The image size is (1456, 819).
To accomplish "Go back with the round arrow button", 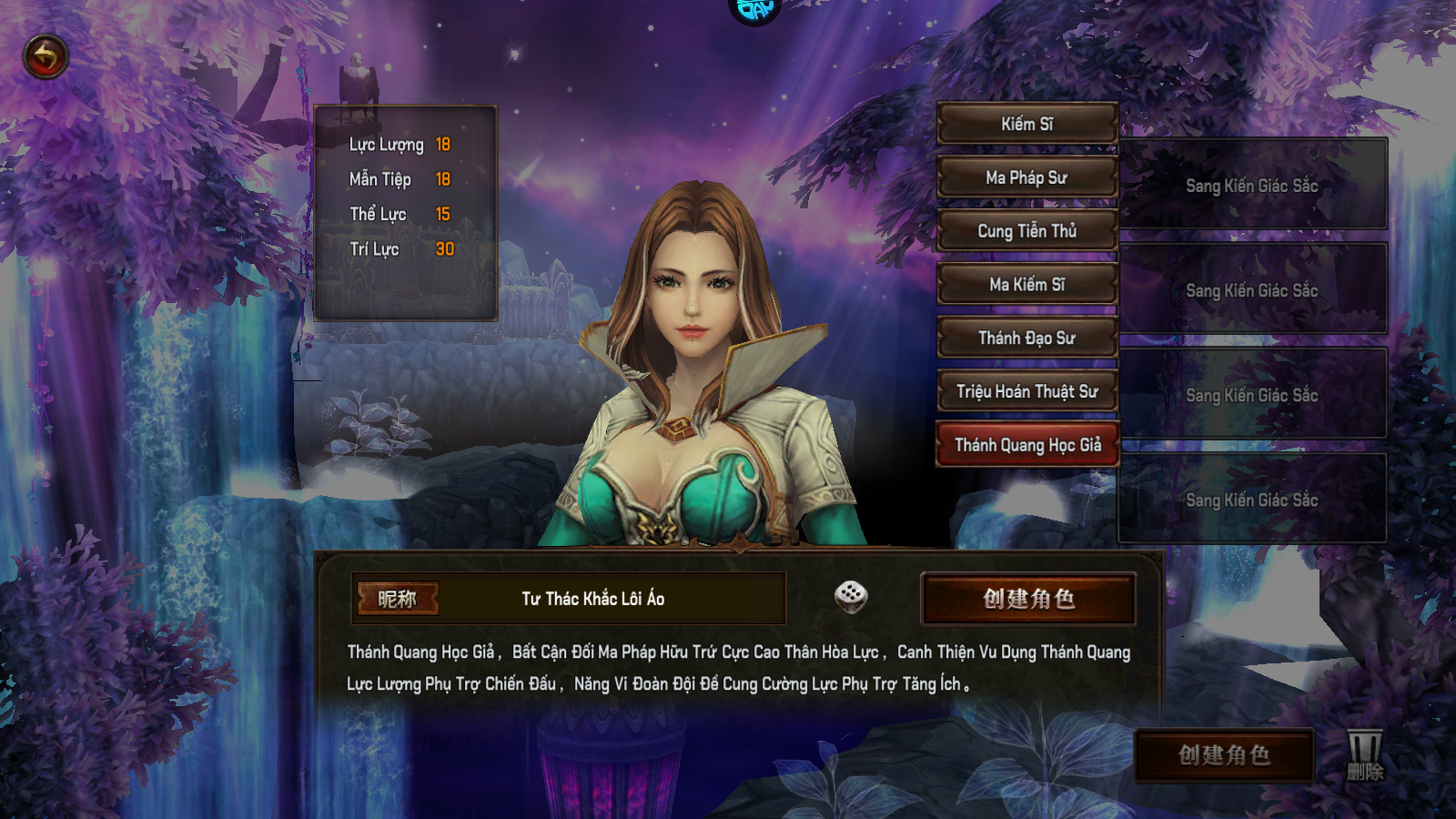I will [45, 57].
